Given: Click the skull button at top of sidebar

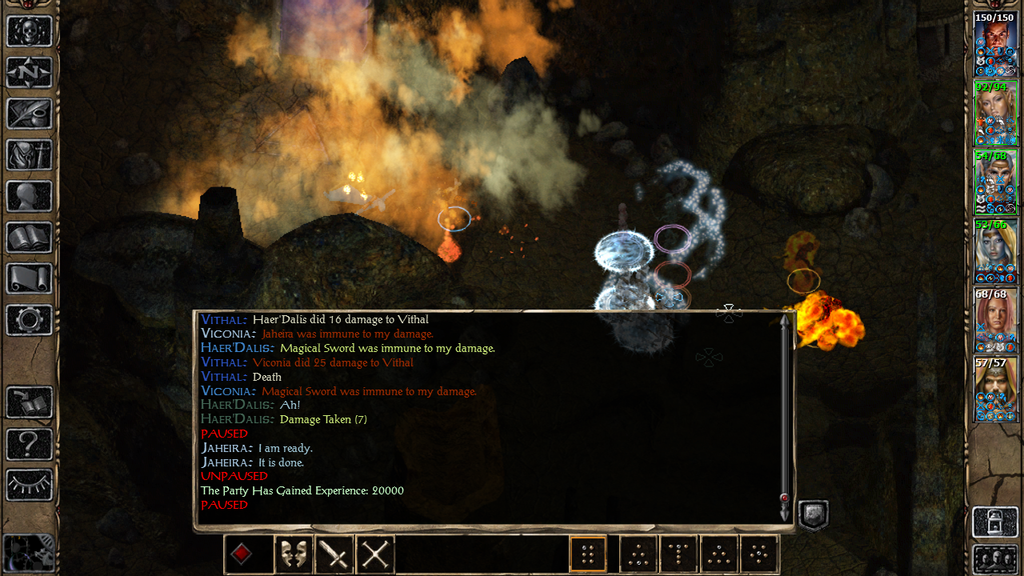Looking at the screenshot, I should tap(29, 31).
